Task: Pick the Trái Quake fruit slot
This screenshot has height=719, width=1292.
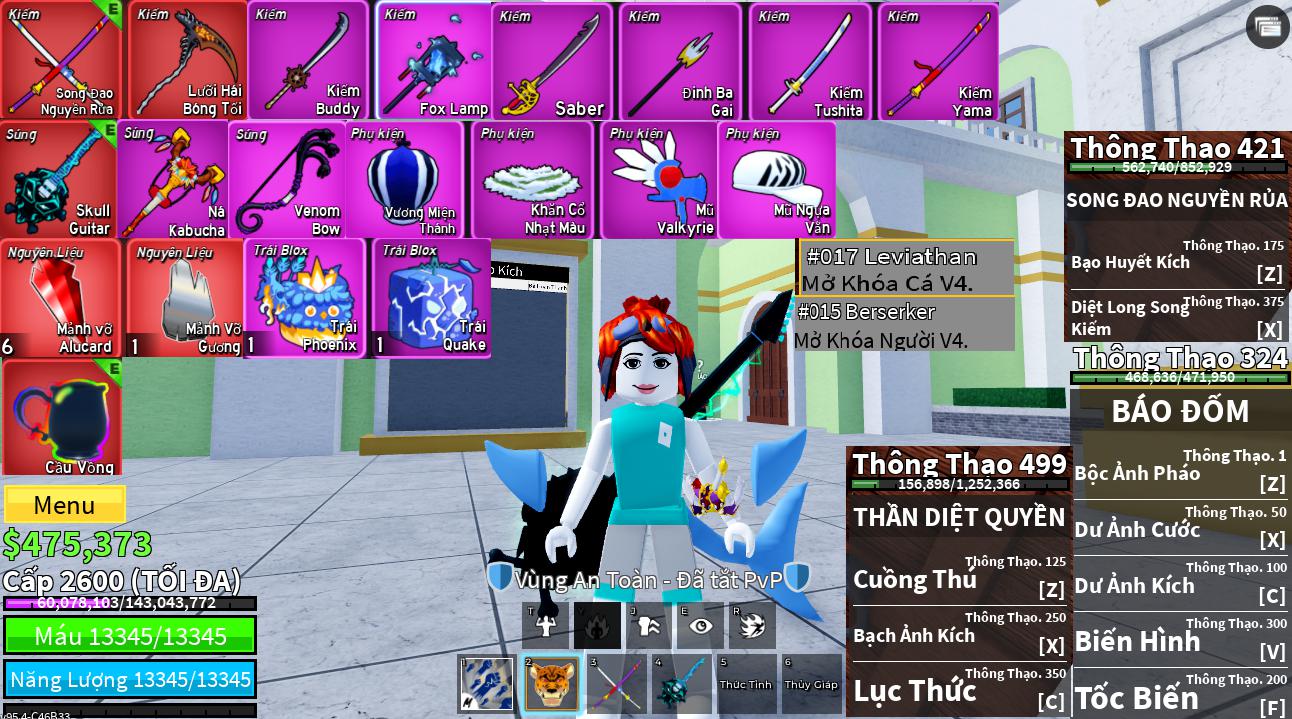Action: pyautogui.click(x=432, y=298)
